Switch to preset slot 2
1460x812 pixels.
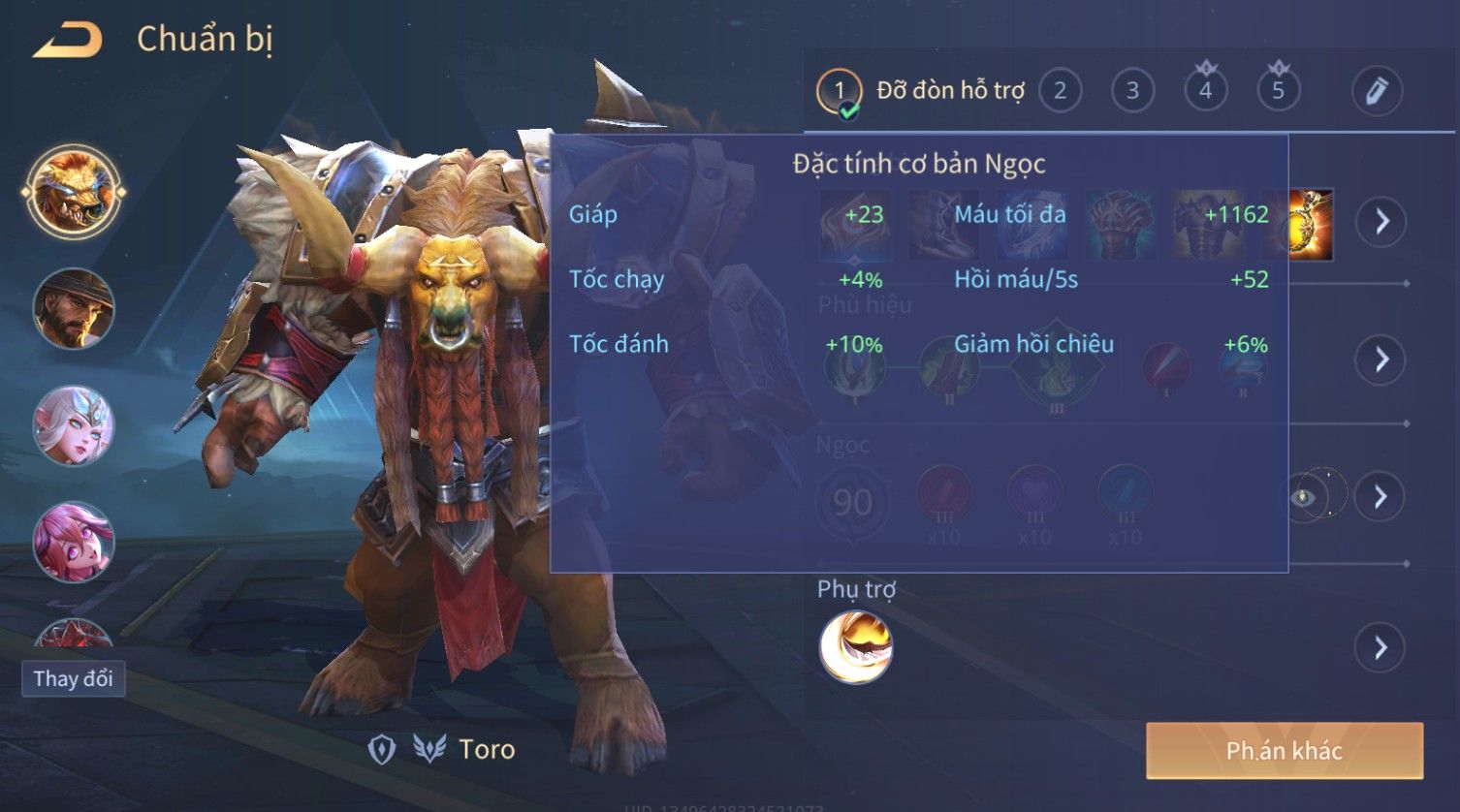pyautogui.click(x=1060, y=91)
